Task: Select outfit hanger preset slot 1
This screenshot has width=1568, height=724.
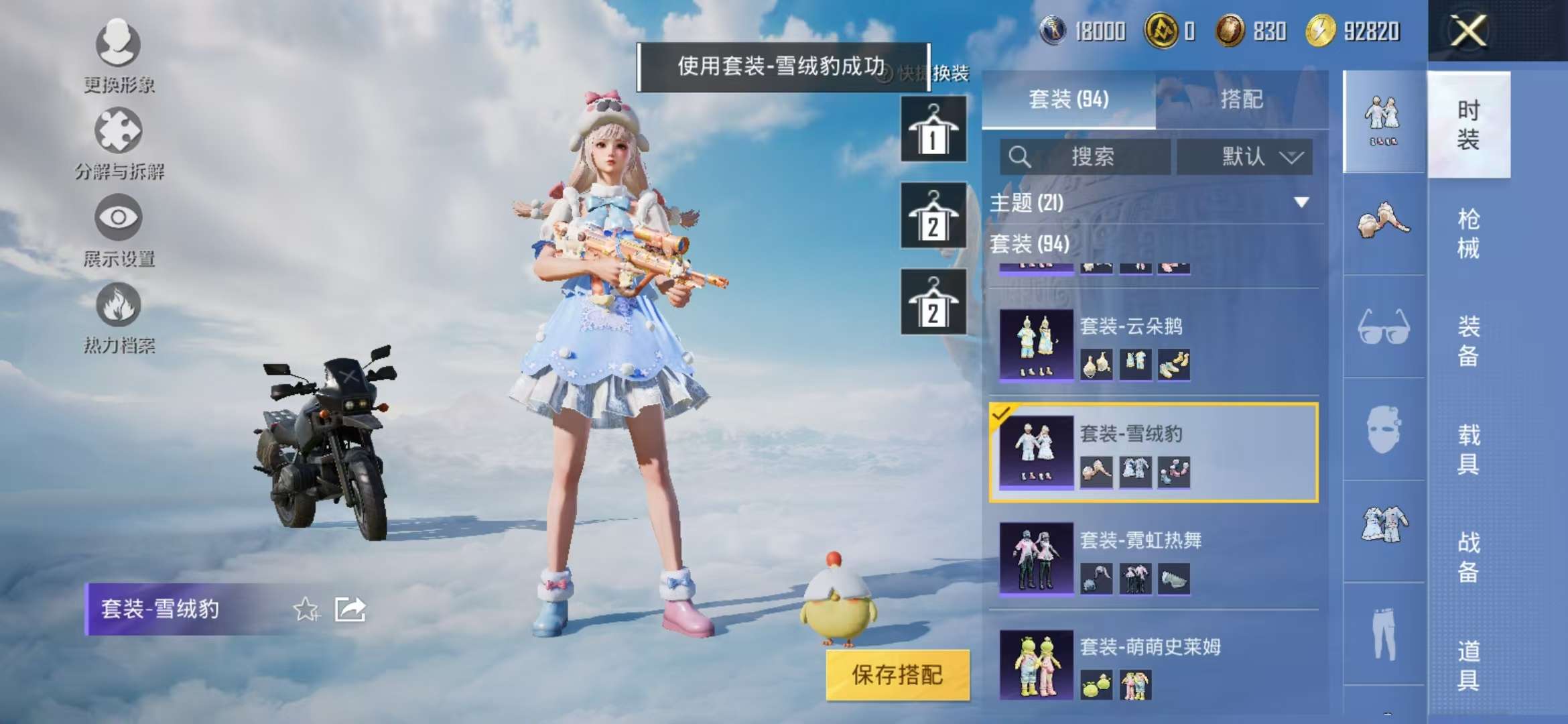Action: point(933,127)
